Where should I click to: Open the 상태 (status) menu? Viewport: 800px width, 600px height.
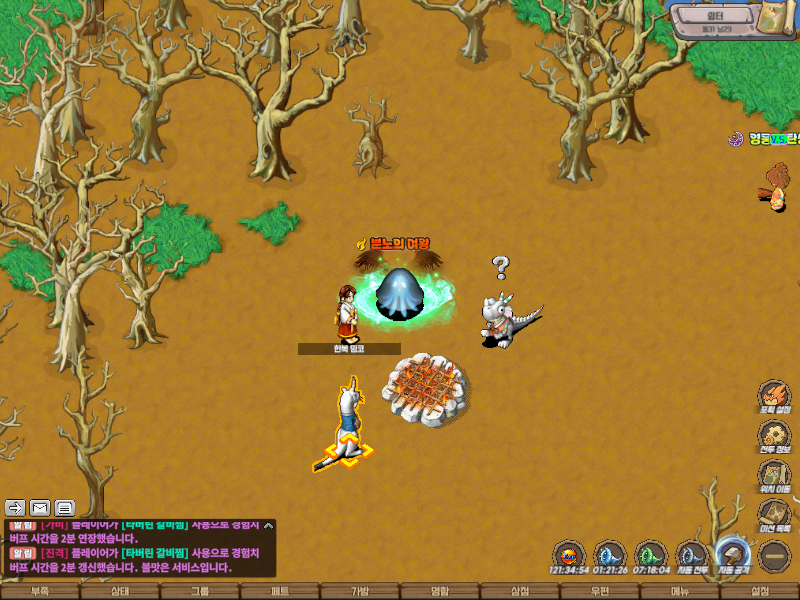(120, 592)
